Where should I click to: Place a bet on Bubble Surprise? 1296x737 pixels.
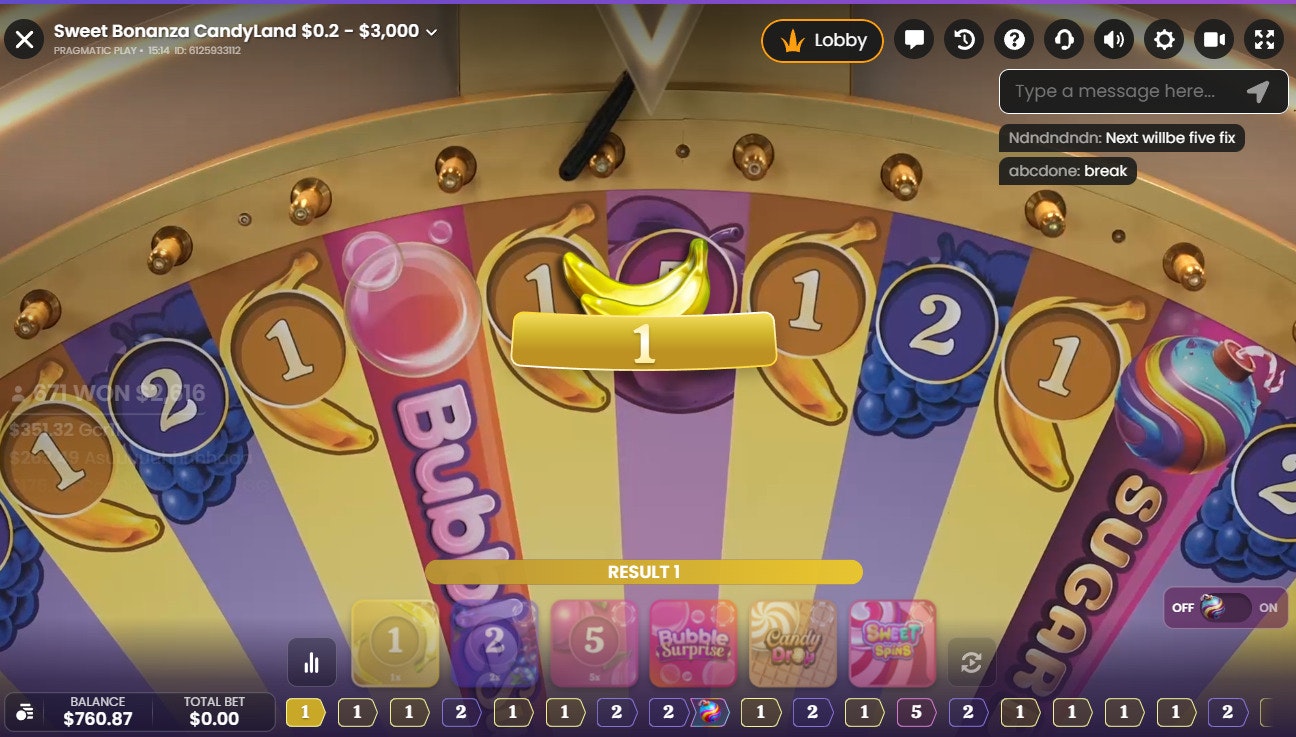coord(694,643)
